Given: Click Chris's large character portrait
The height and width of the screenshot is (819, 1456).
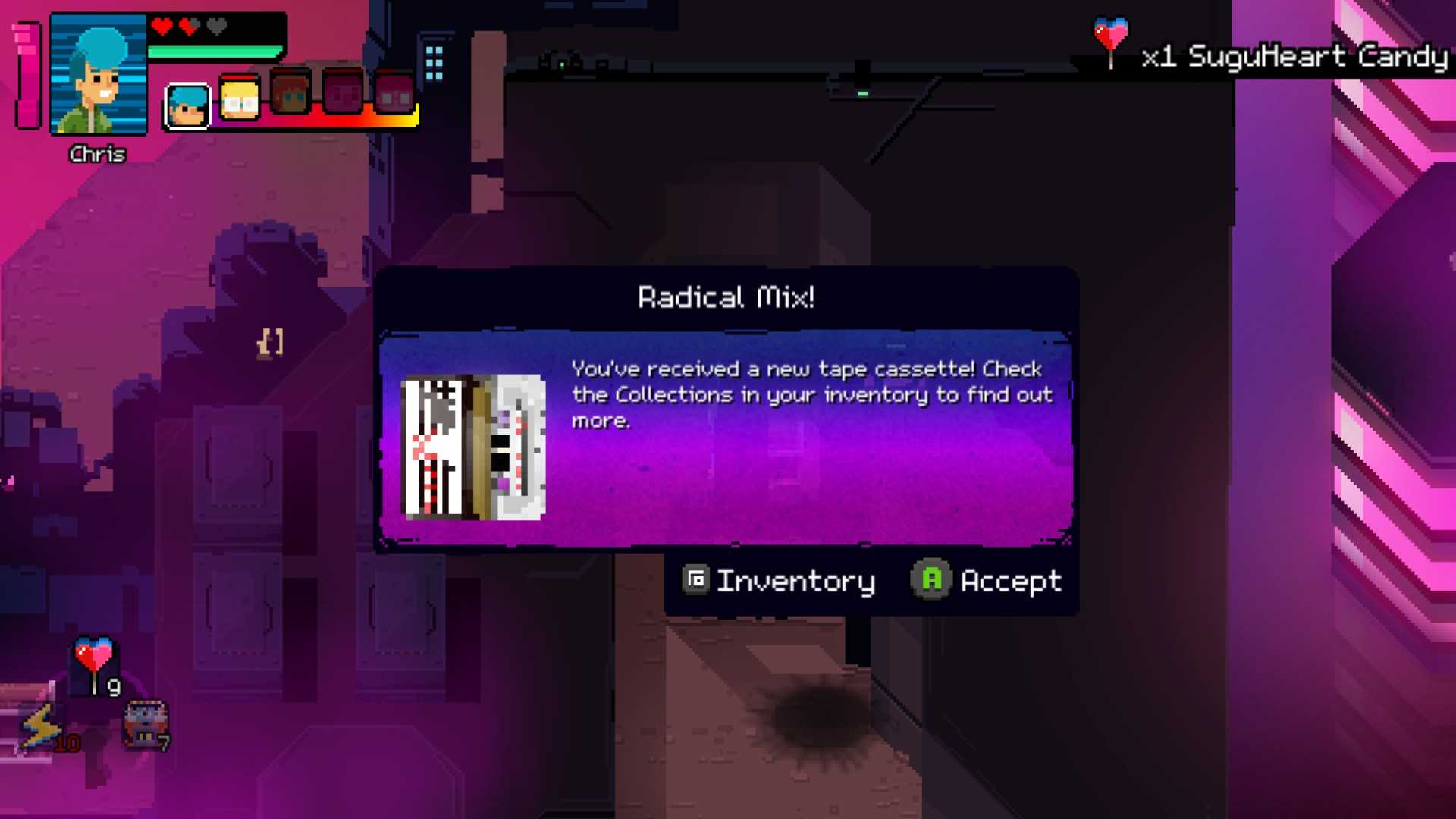Looking at the screenshot, I should (x=99, y=76).
